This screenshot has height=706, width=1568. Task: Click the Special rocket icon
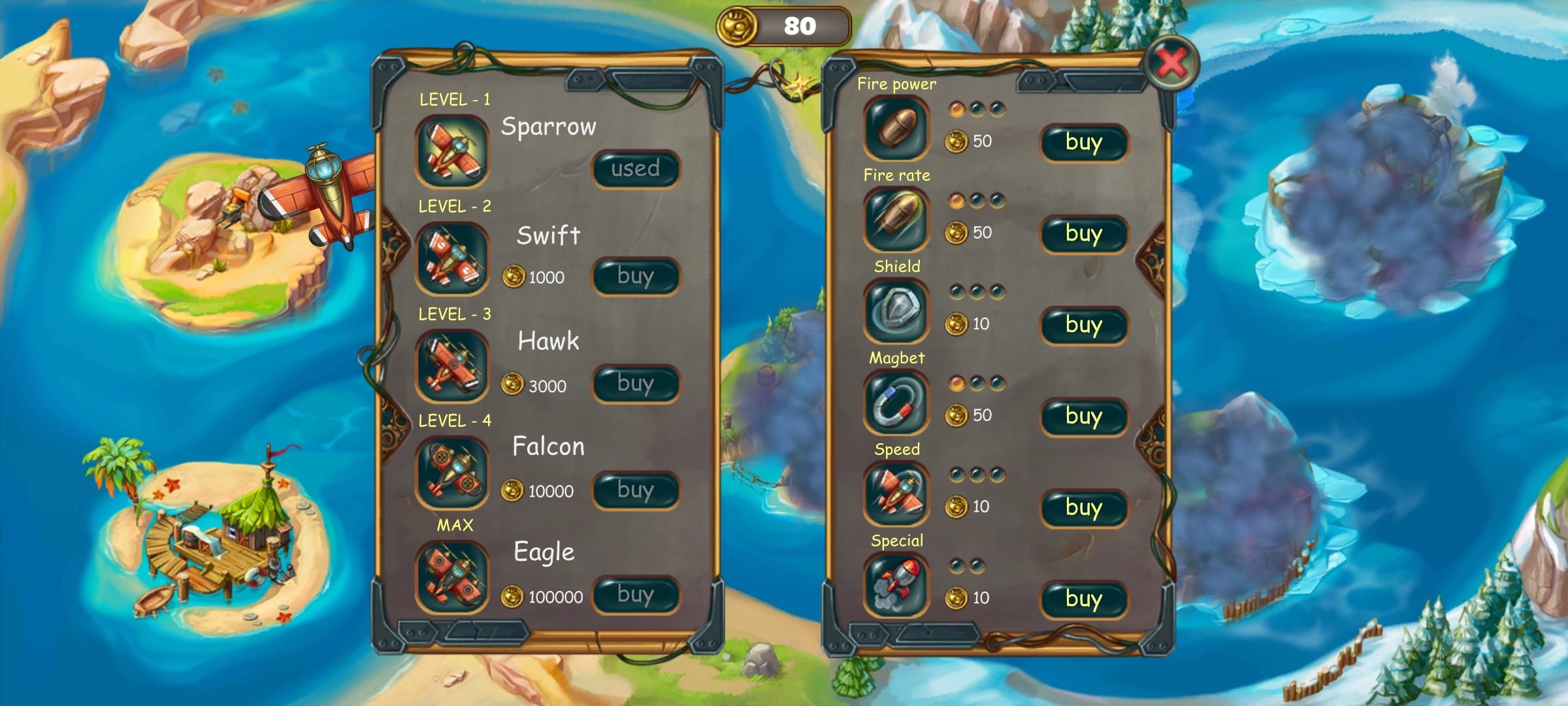point(896,585)
